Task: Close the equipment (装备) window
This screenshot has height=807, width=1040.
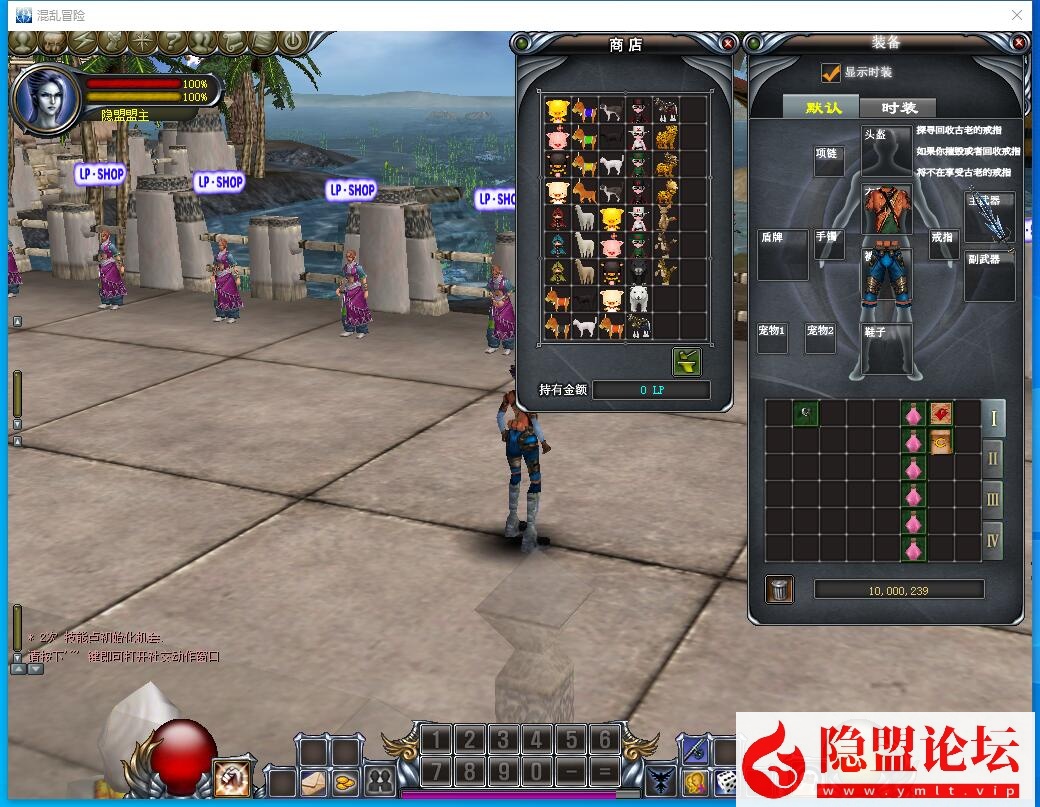Action: 1019,43
